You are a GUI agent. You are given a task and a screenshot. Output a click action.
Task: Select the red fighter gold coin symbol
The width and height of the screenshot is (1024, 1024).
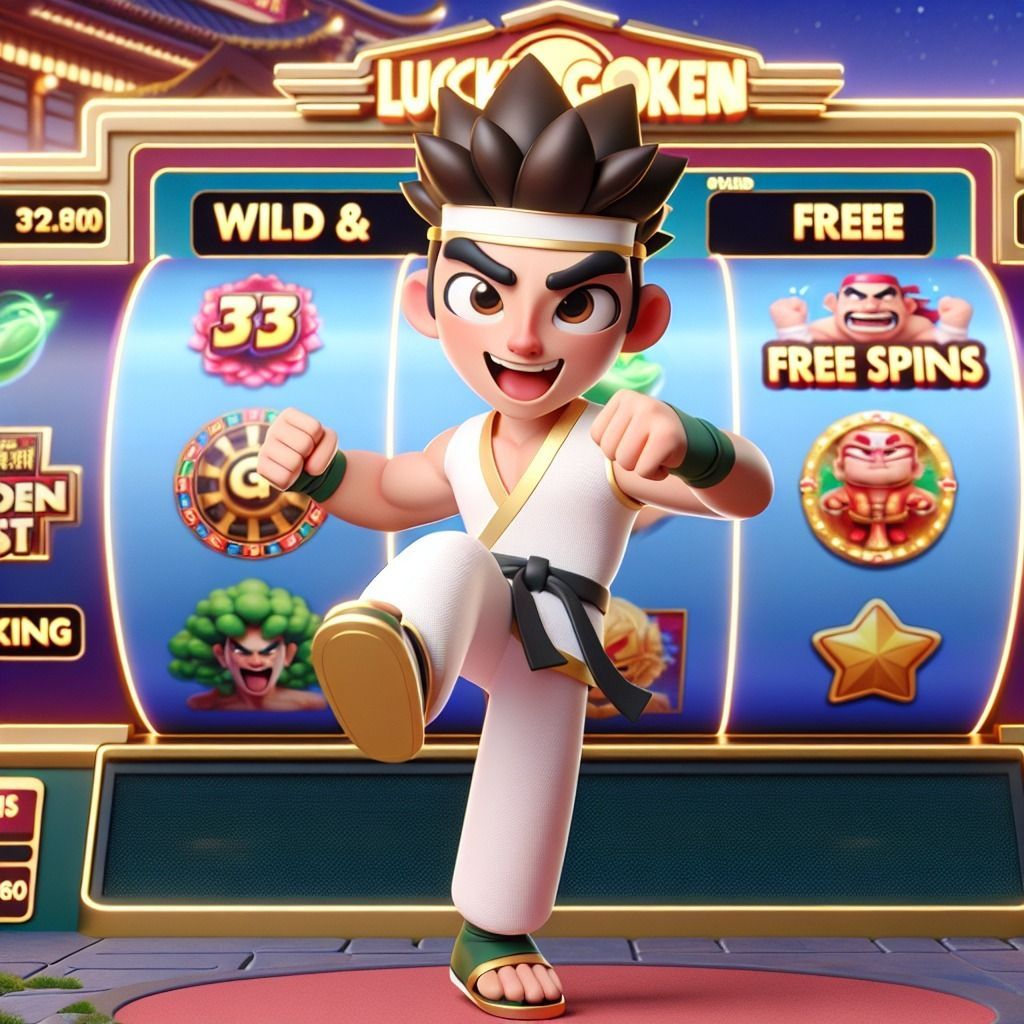pyautogui.click(x=876, y=487)
